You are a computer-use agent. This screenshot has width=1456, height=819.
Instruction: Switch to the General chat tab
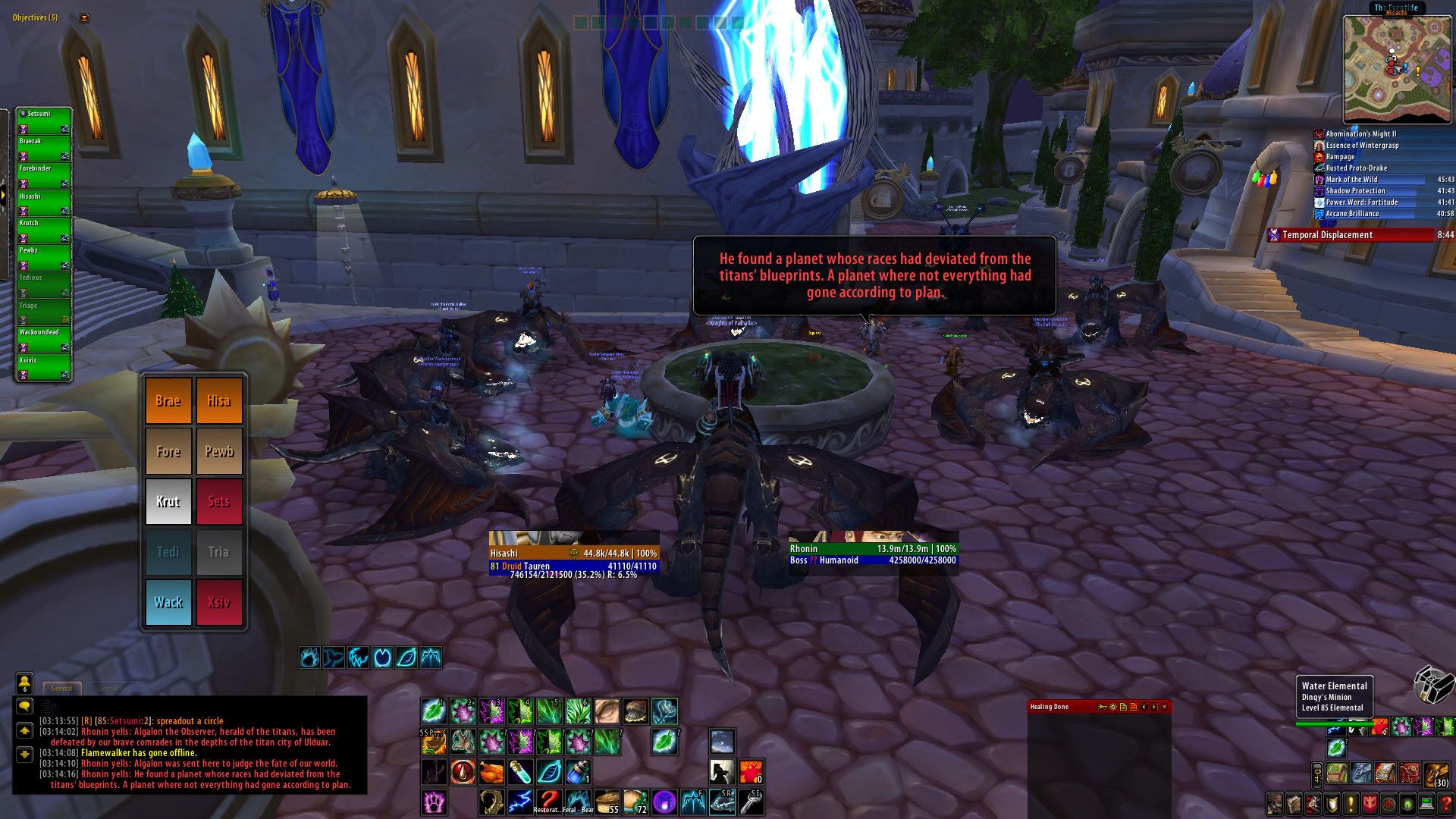point(61,689)
